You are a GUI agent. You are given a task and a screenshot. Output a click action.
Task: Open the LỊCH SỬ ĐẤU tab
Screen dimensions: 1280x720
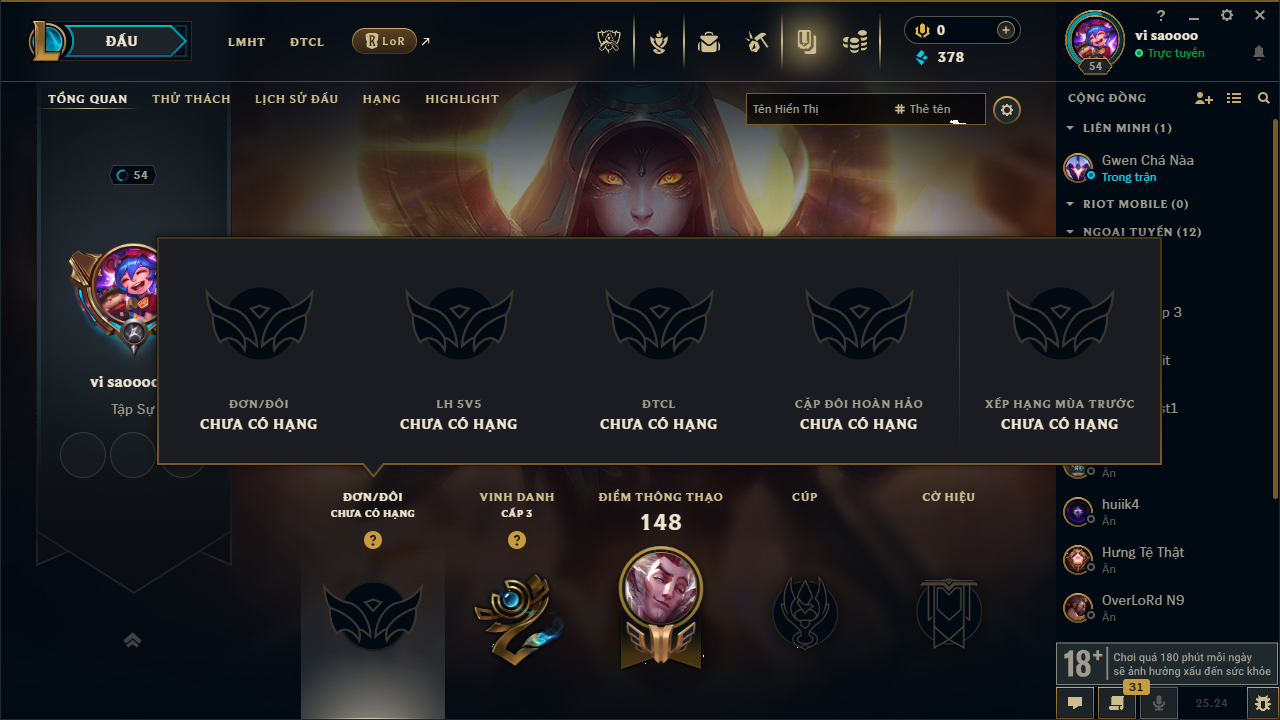(x=296, y=99)
